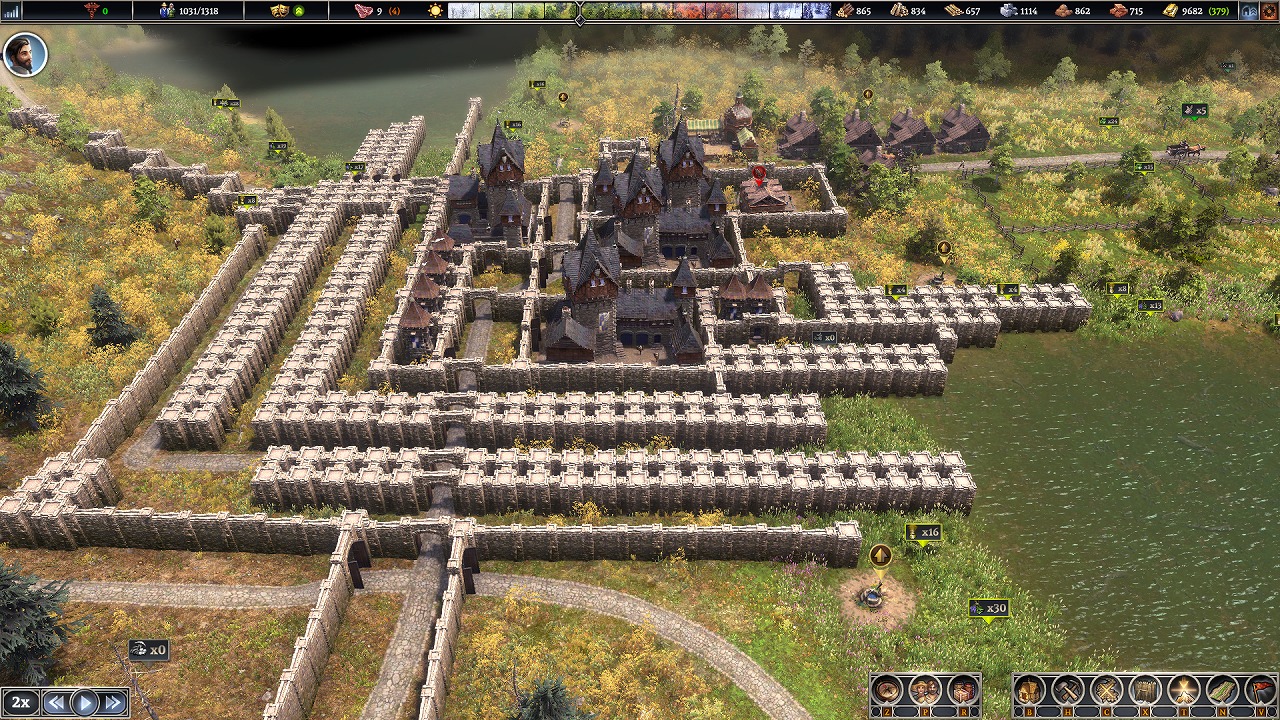Click the play button in speed controls

point(85,703)
